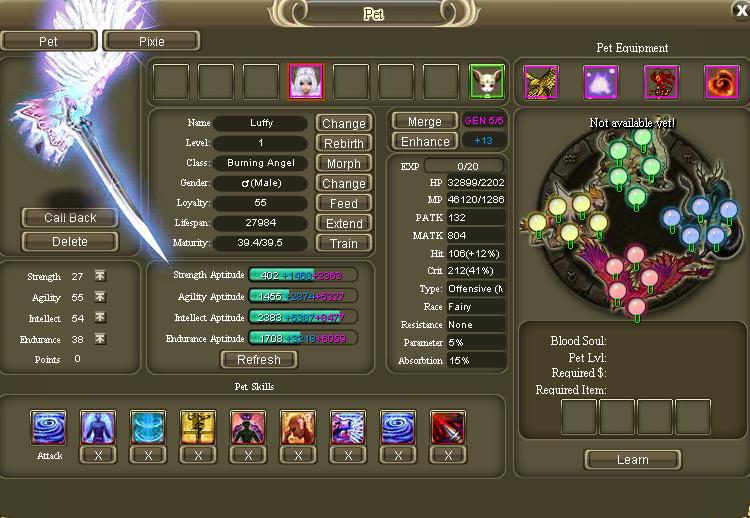Increase the Intellect stat
750x518 pixels.
pyautogui.click(x=100, y=317)
